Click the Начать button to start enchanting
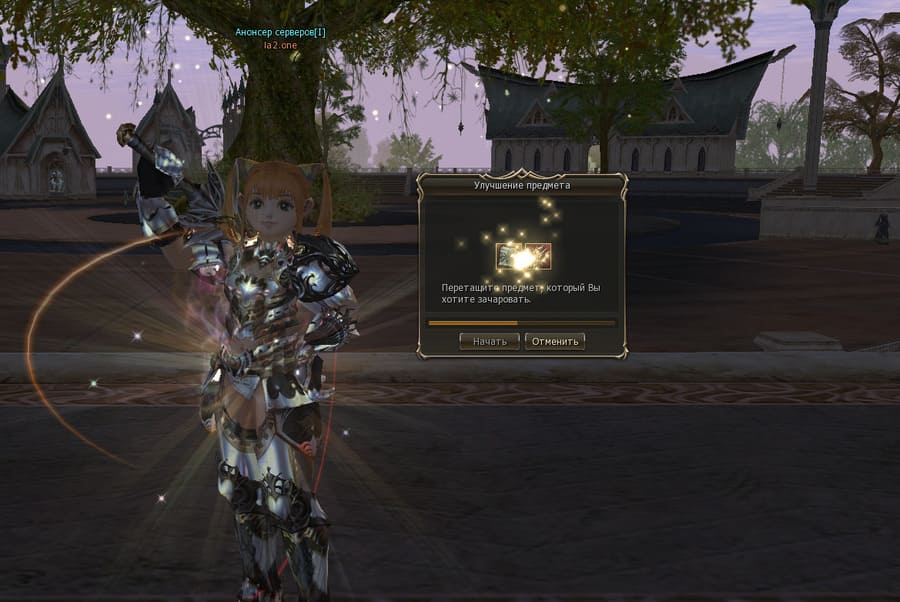 tap(489, 341)
